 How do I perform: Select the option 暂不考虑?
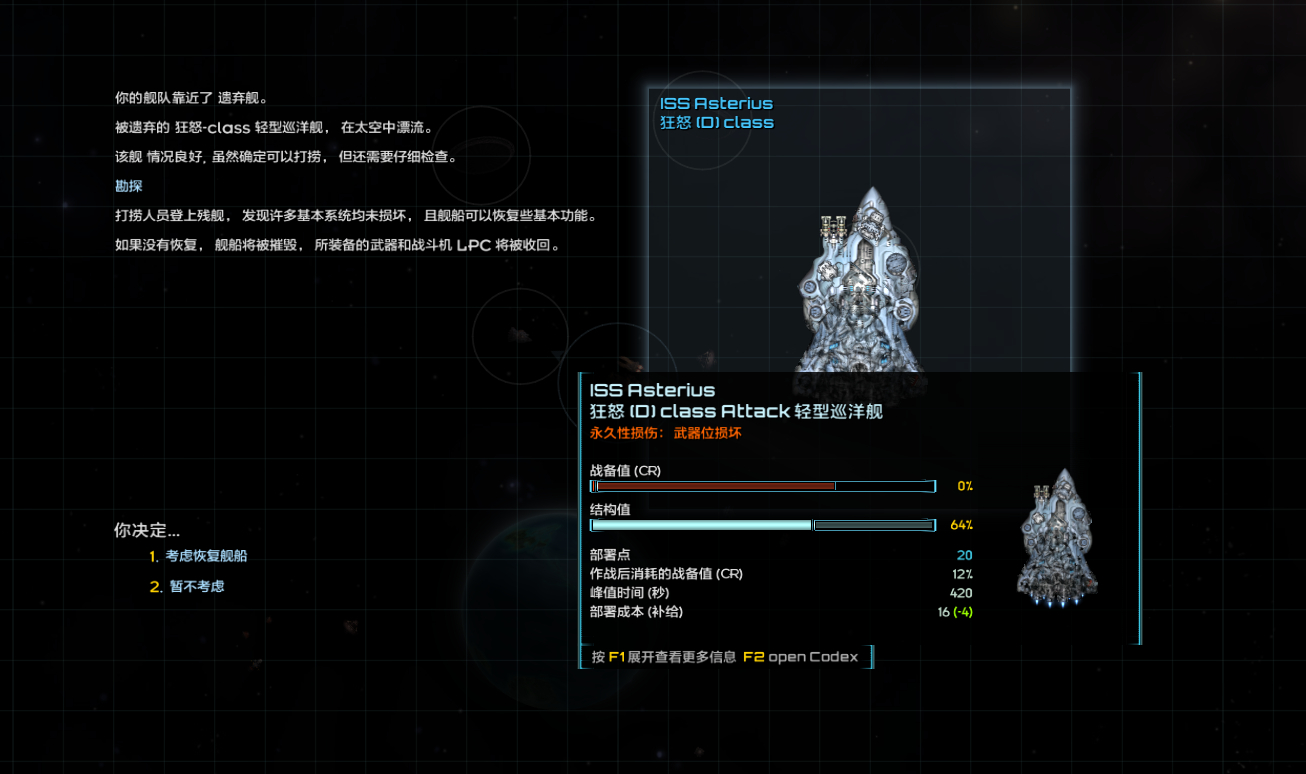pyautogui.click(x=195, y=587)
